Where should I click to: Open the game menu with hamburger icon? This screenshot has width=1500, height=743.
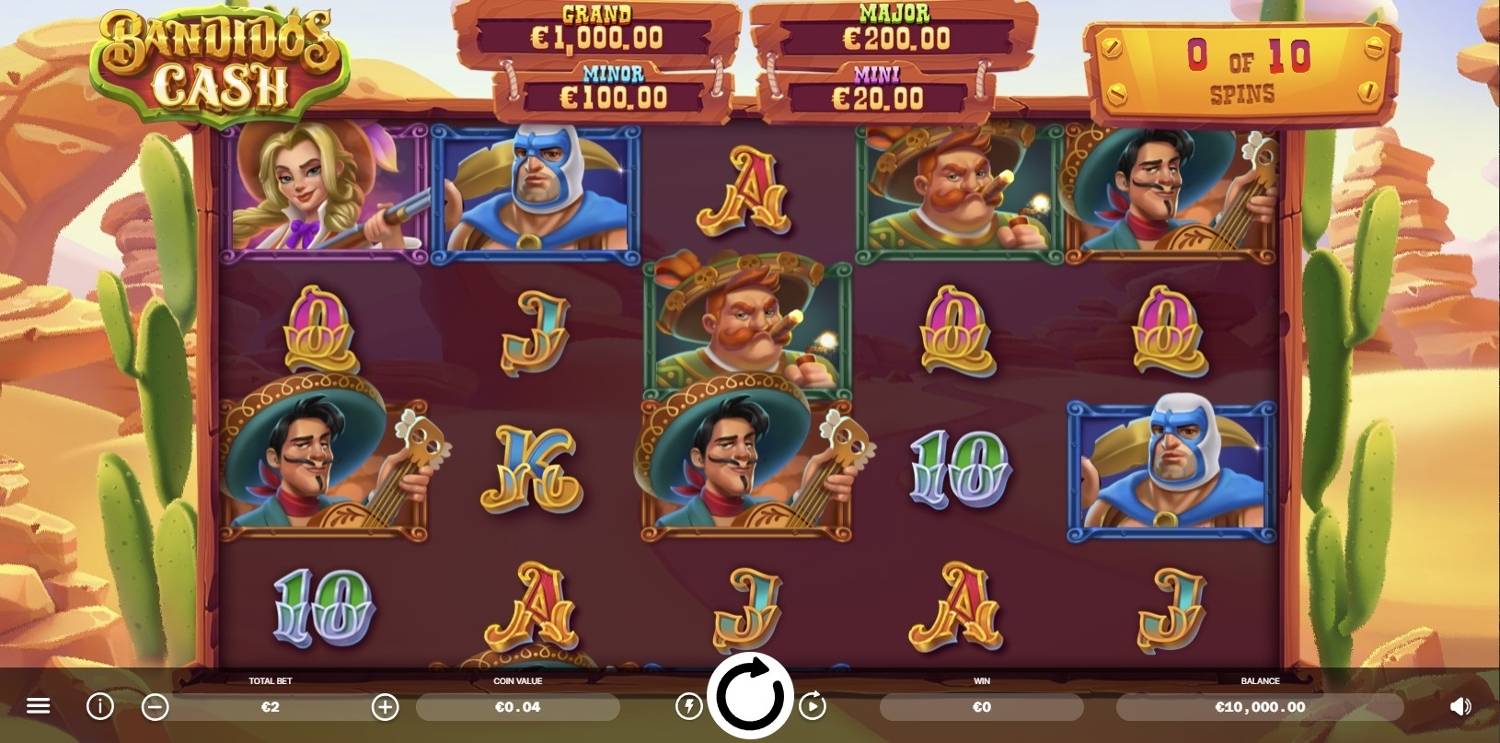[39, 706]
